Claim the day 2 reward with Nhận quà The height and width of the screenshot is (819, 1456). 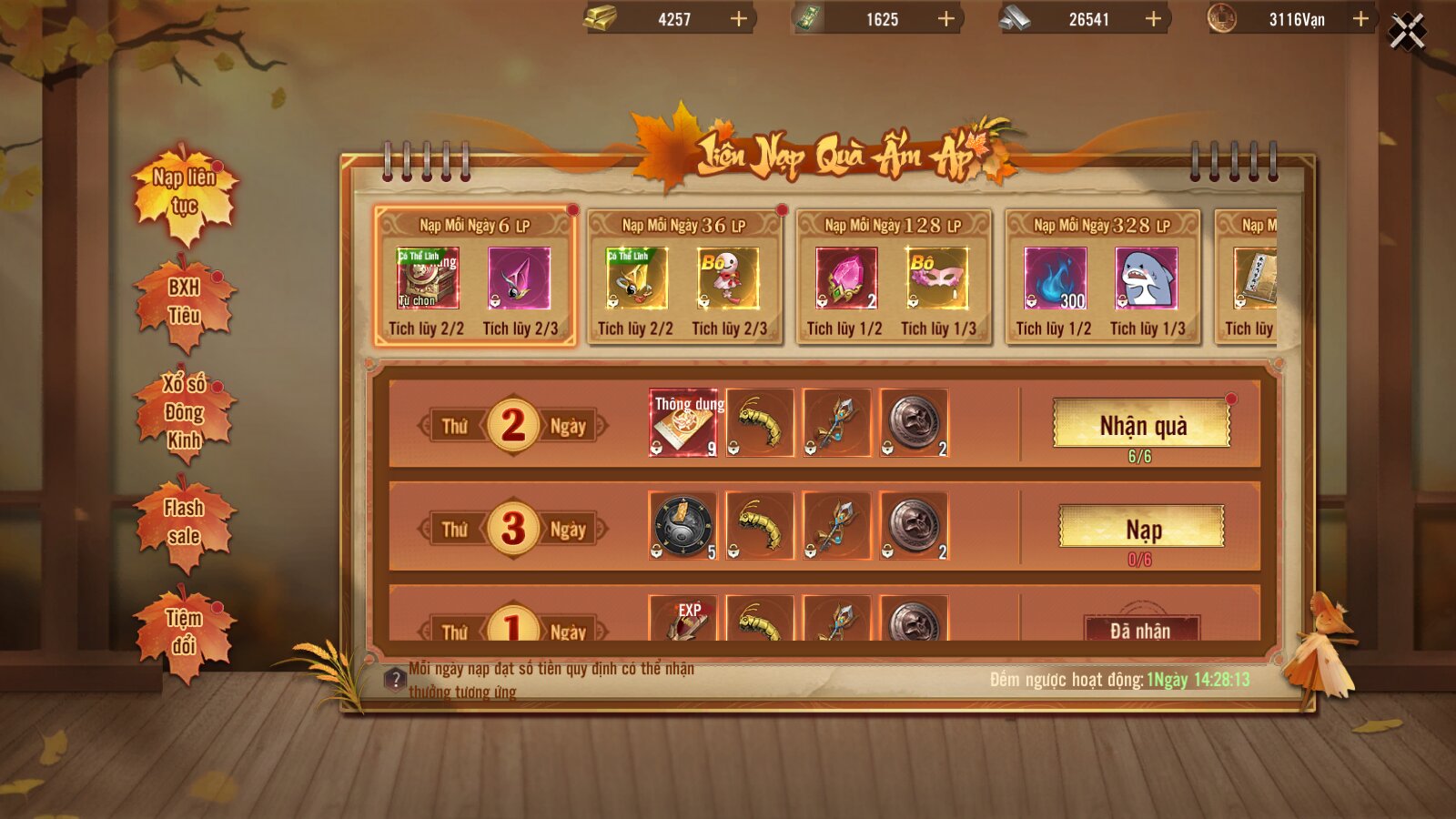tap(1142, 424)
